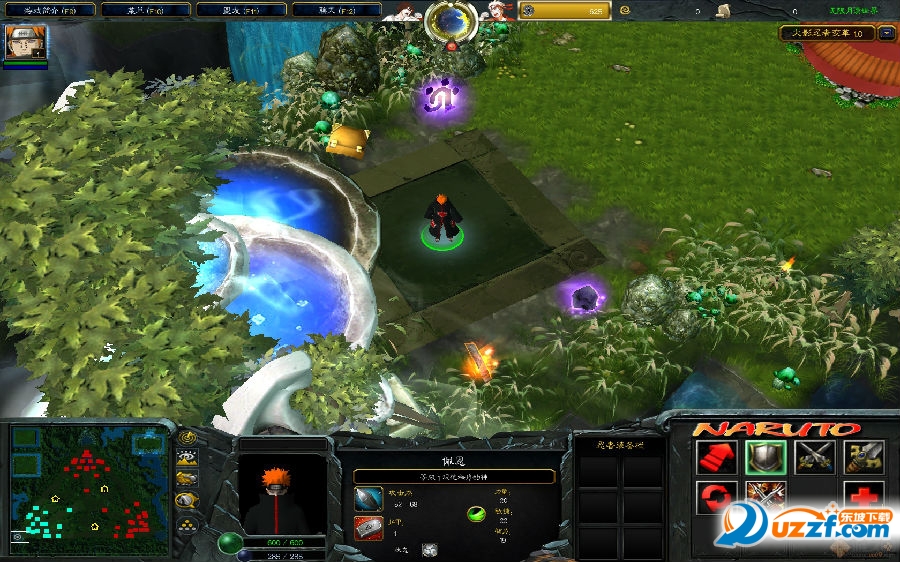Choose the crossed swords Hold Position command
Viewport: 900px width, 562px height.
click(x=814, y=457)
